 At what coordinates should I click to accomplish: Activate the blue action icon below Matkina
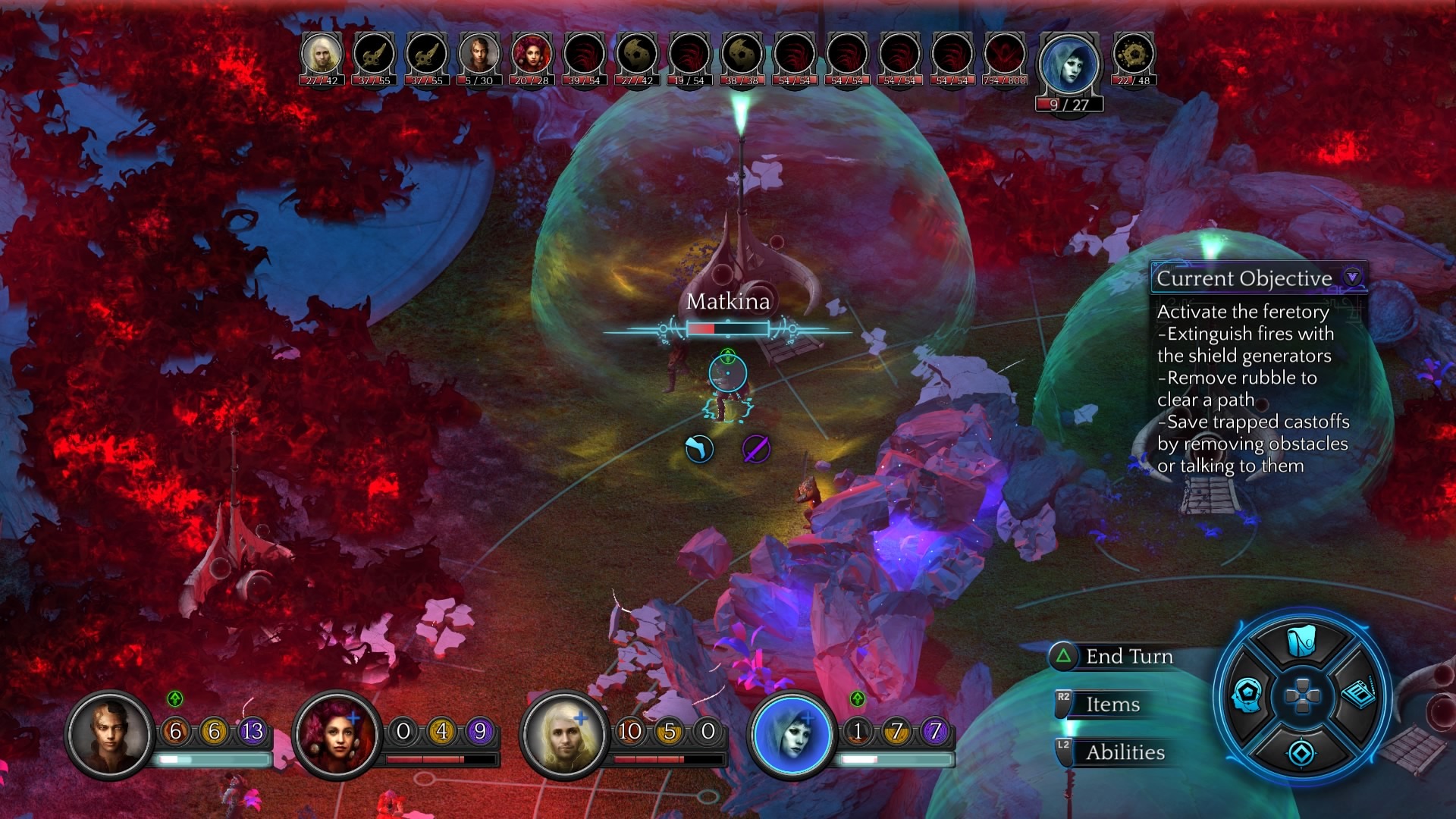[x=699, y=449]
